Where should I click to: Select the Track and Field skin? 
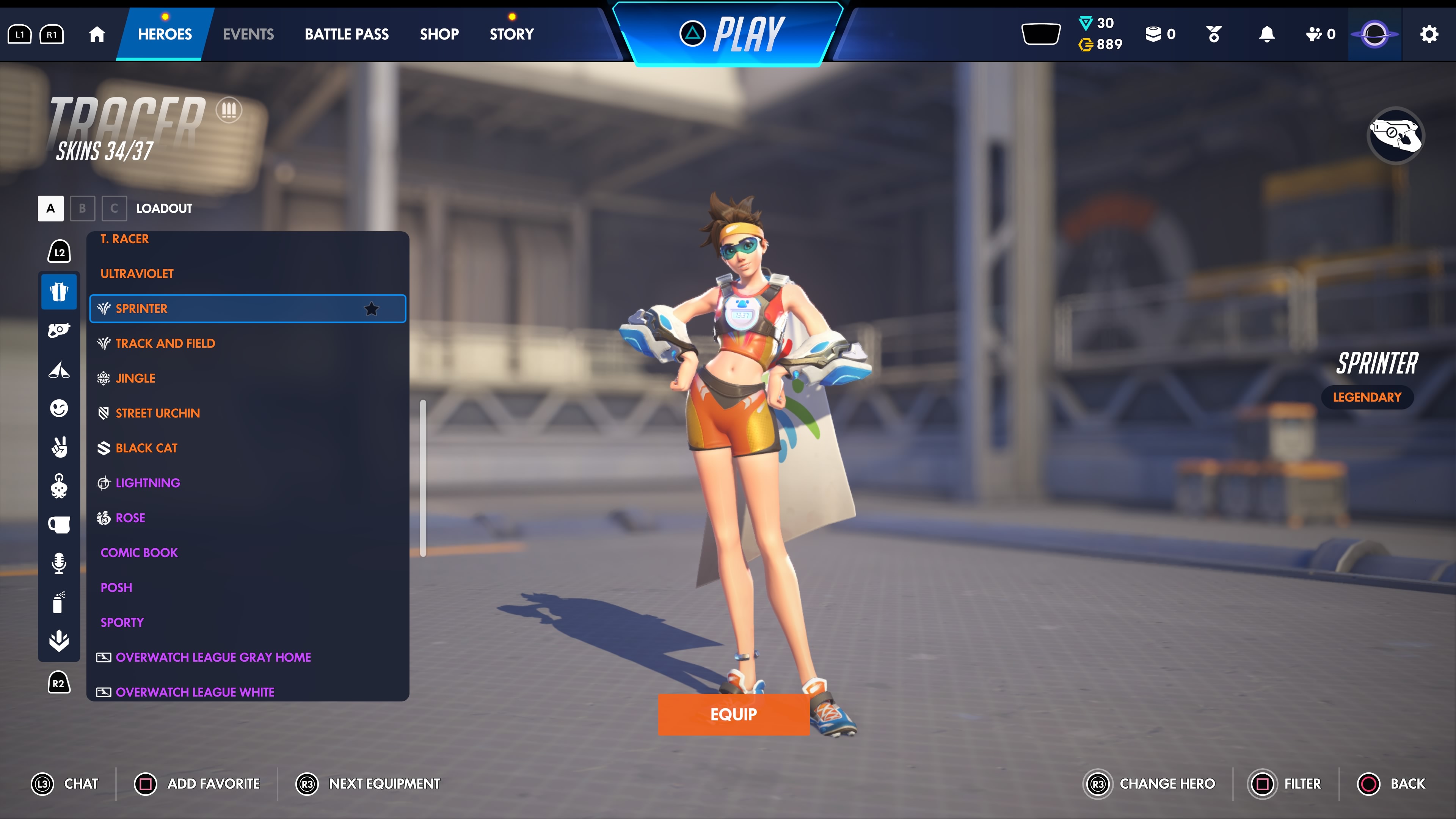click(165, 343)
